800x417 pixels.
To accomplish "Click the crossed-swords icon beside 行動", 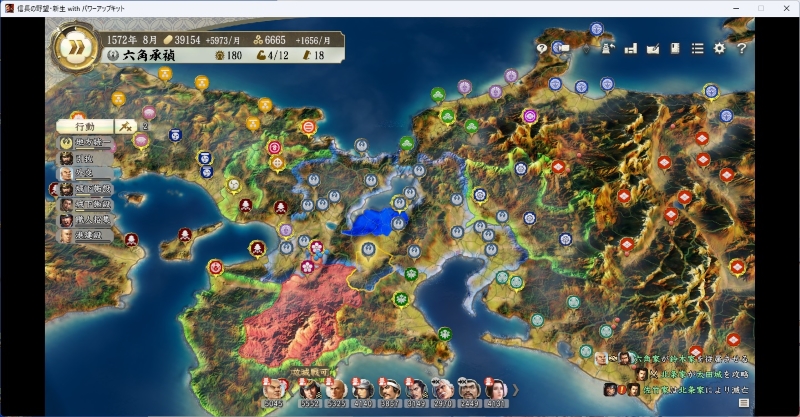I will click(126, 126).
